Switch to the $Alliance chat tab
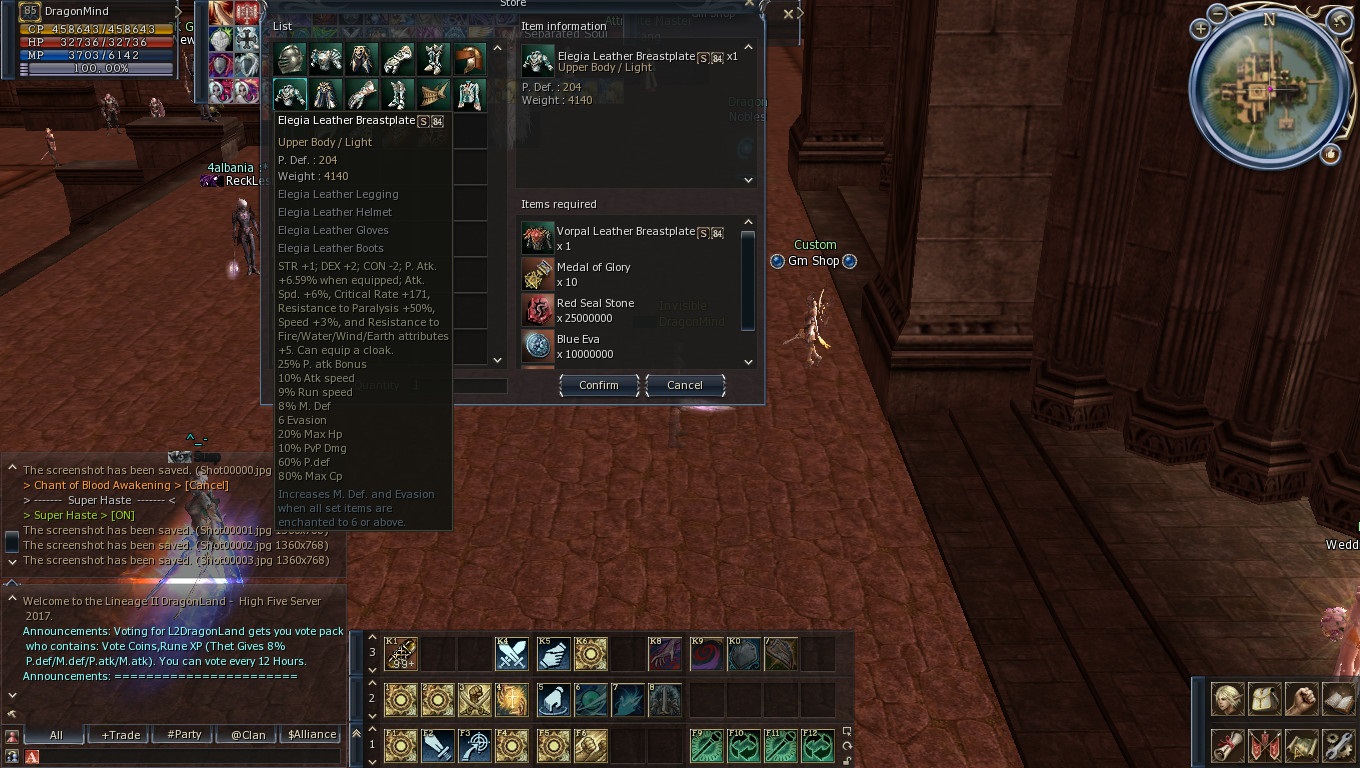1360x768 pixels. (x=312, y=735)
